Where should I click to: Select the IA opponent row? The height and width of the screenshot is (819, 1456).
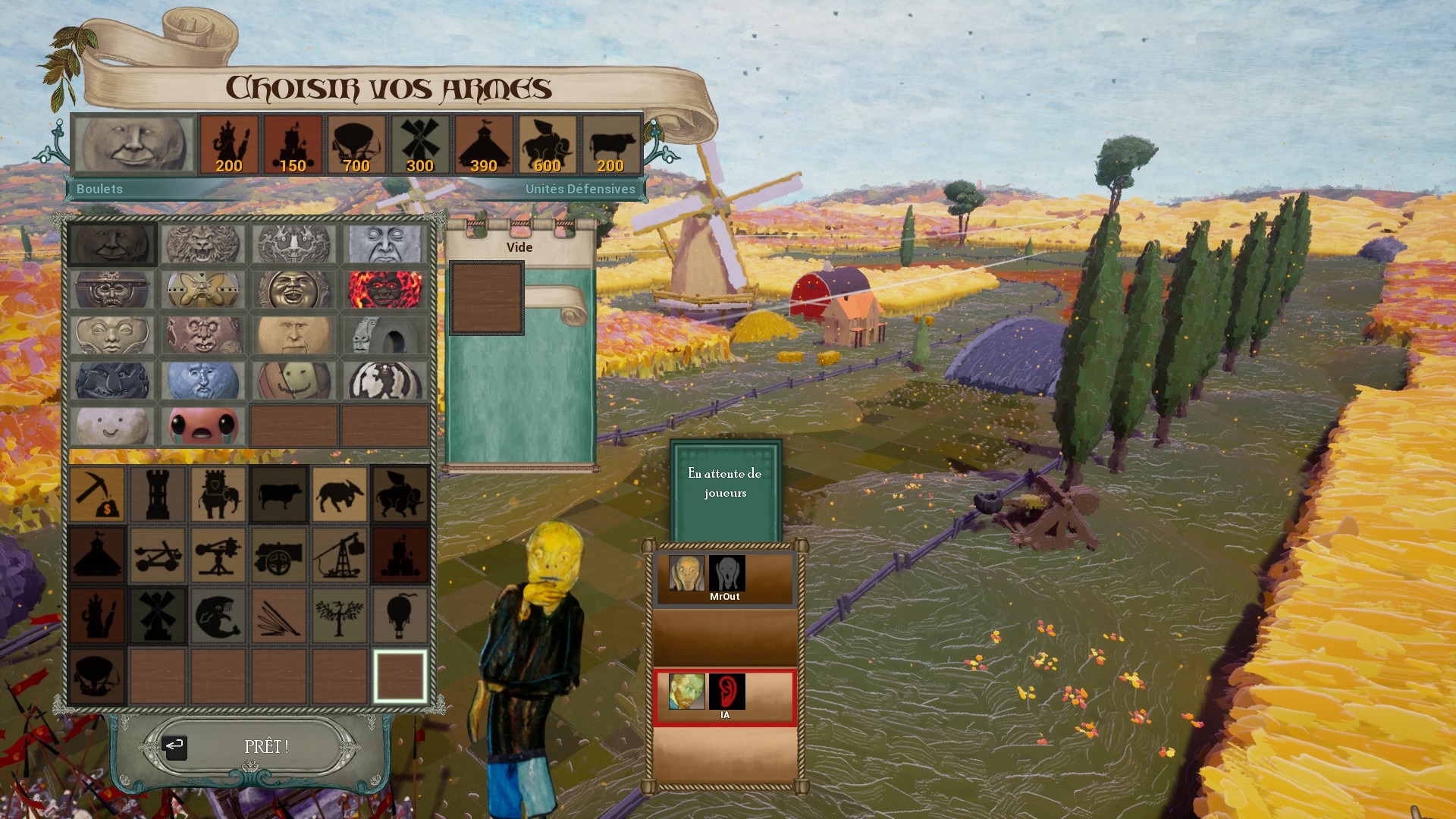725,697
